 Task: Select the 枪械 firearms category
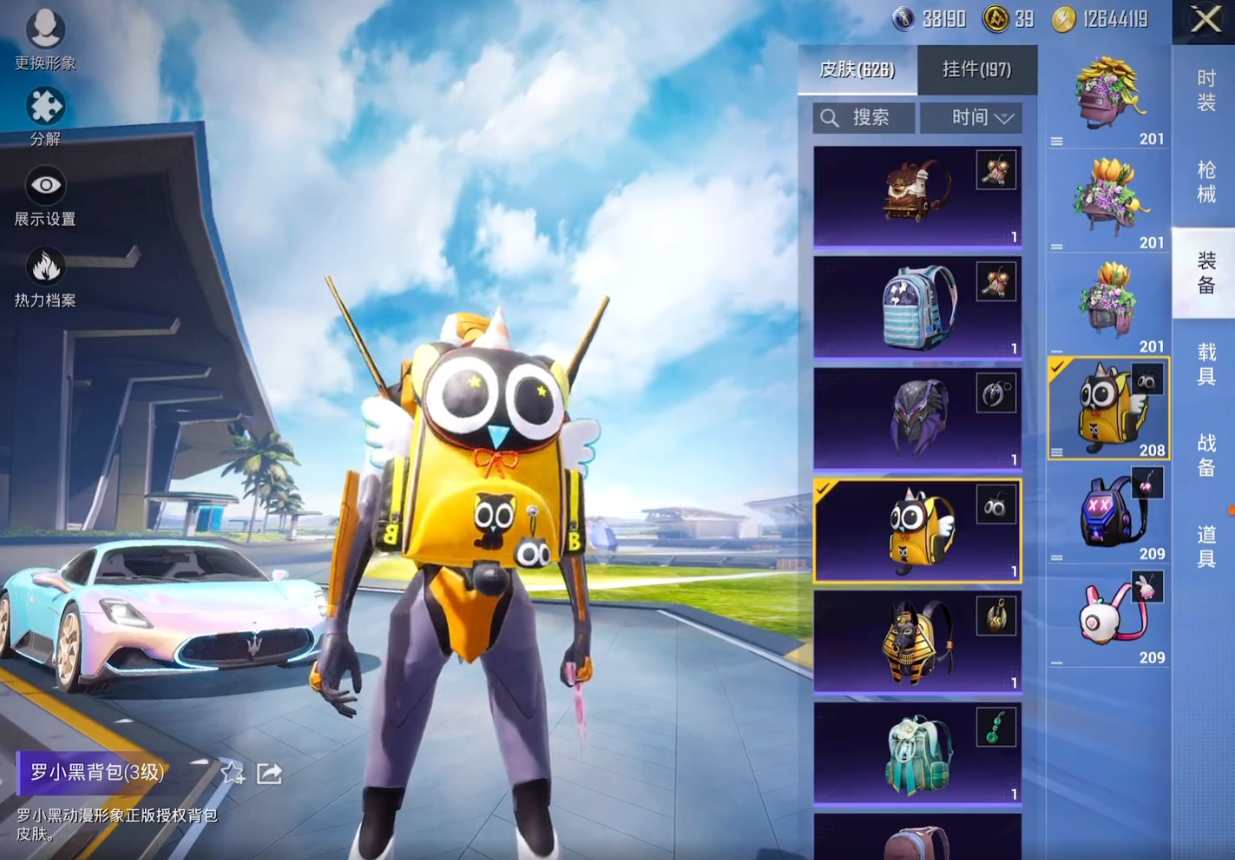[x=1206, y=182]
